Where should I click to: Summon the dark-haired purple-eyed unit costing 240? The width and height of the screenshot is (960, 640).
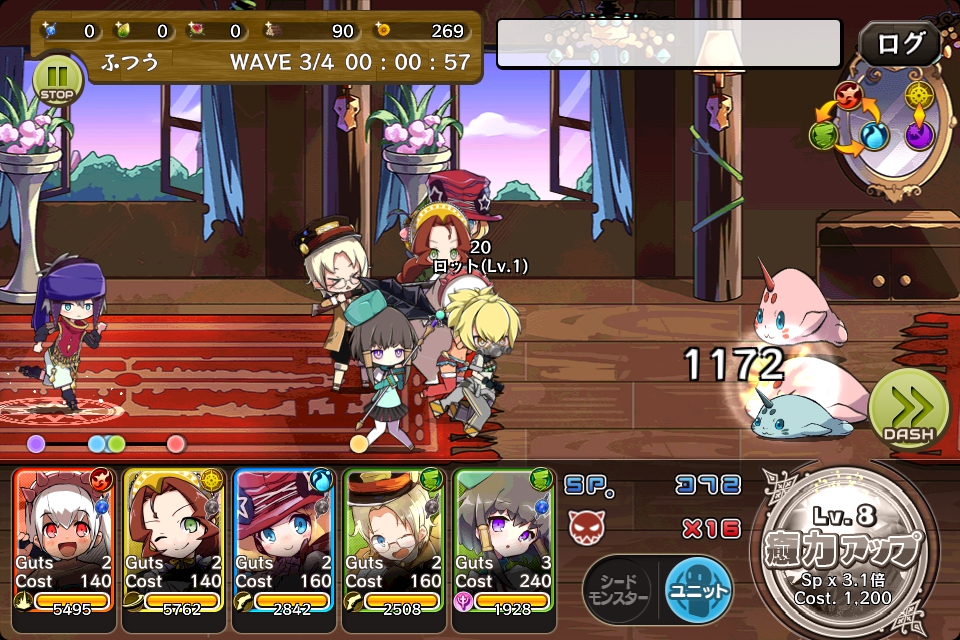pos(504,538)
